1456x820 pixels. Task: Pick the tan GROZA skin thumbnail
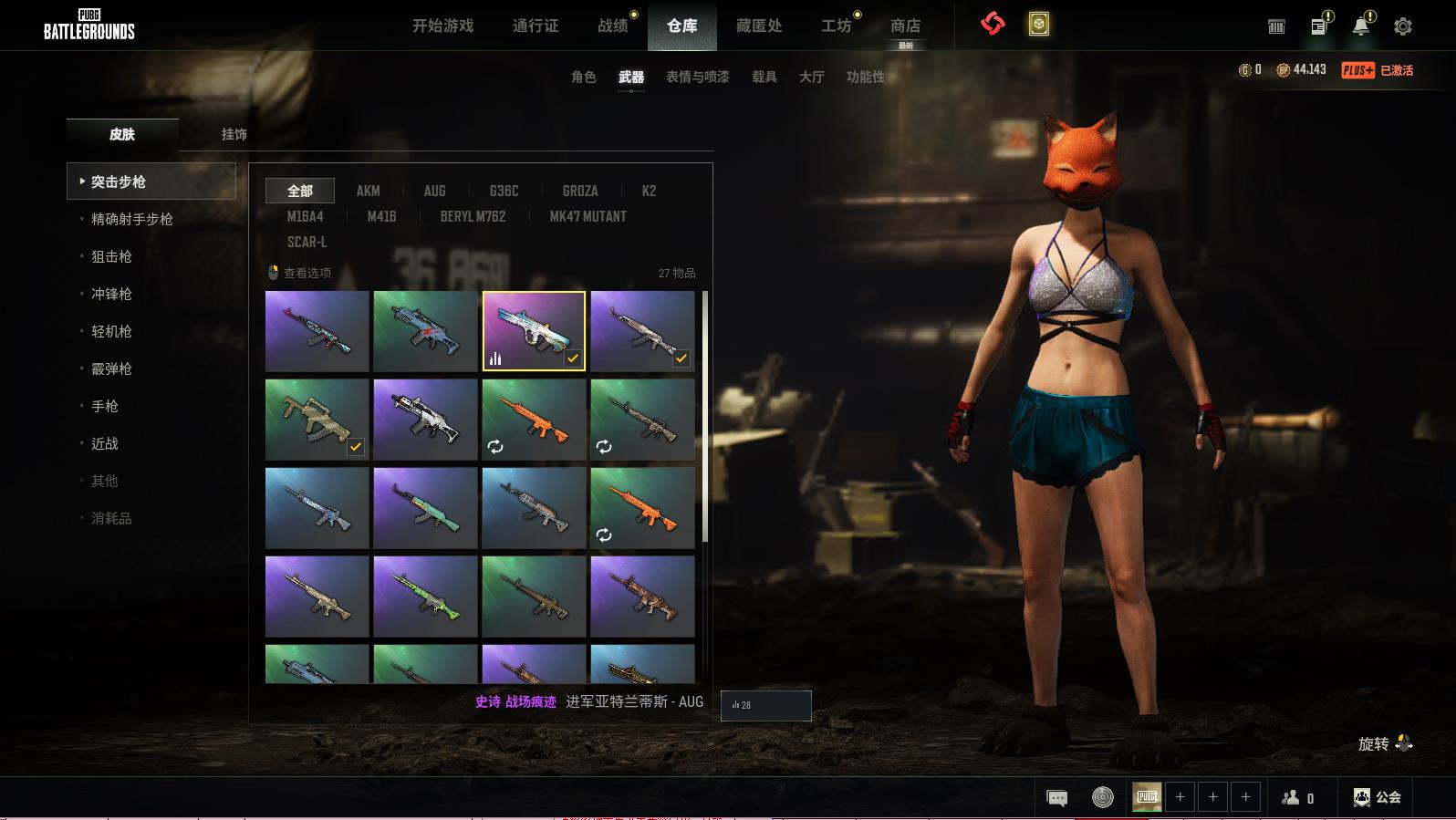pyautogui.click(x=317, y=420)
